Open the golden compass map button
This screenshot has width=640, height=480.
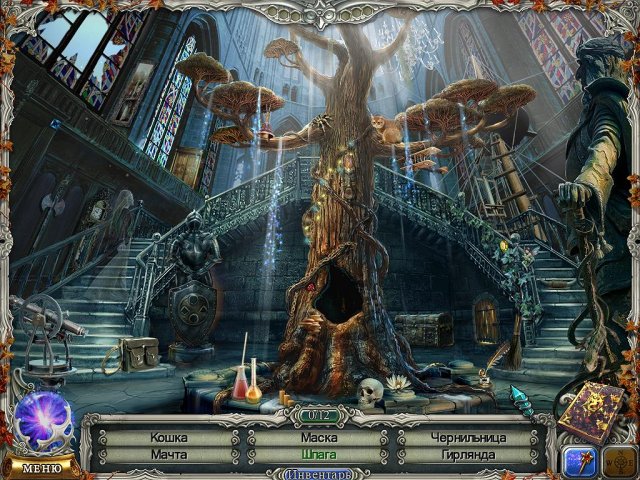(x=619, y=462)
